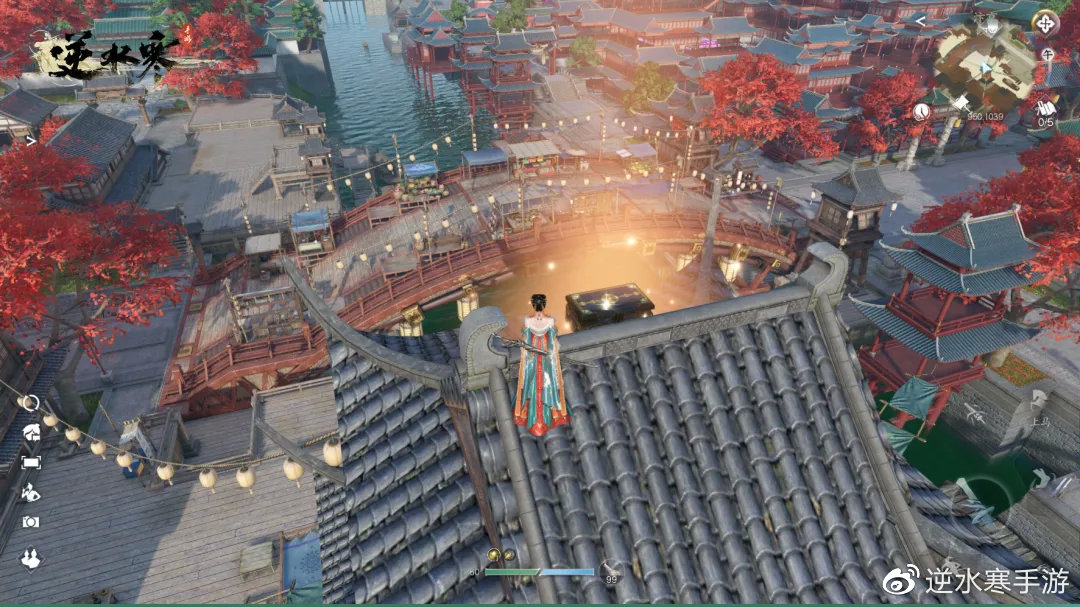The image size is (1080, 607).
Task: Tap the two-person diamond icon
Action: click(30, 558)
